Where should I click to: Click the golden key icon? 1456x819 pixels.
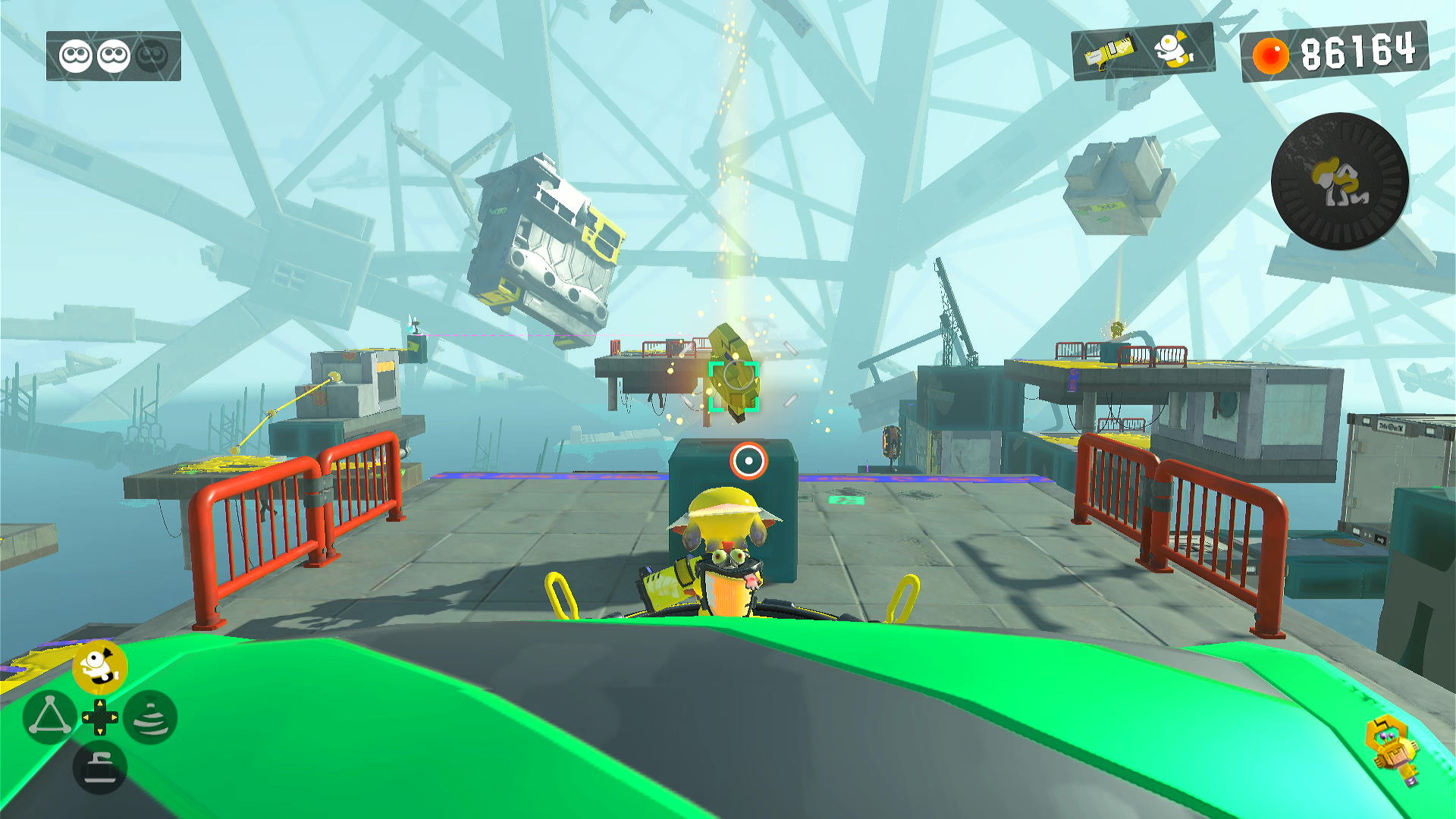point(1394,750)
